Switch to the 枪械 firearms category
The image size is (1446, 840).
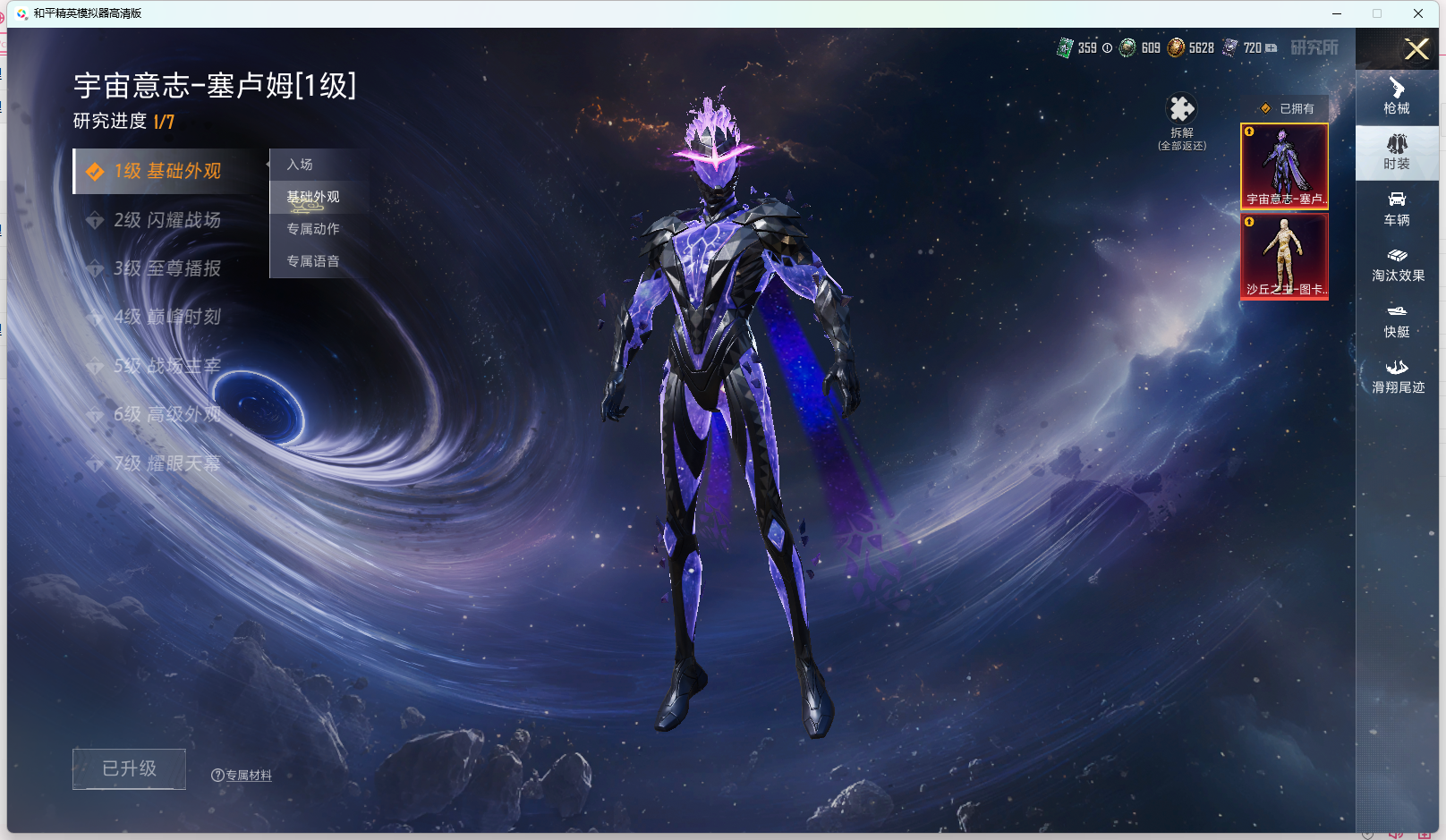point(1397,97)
